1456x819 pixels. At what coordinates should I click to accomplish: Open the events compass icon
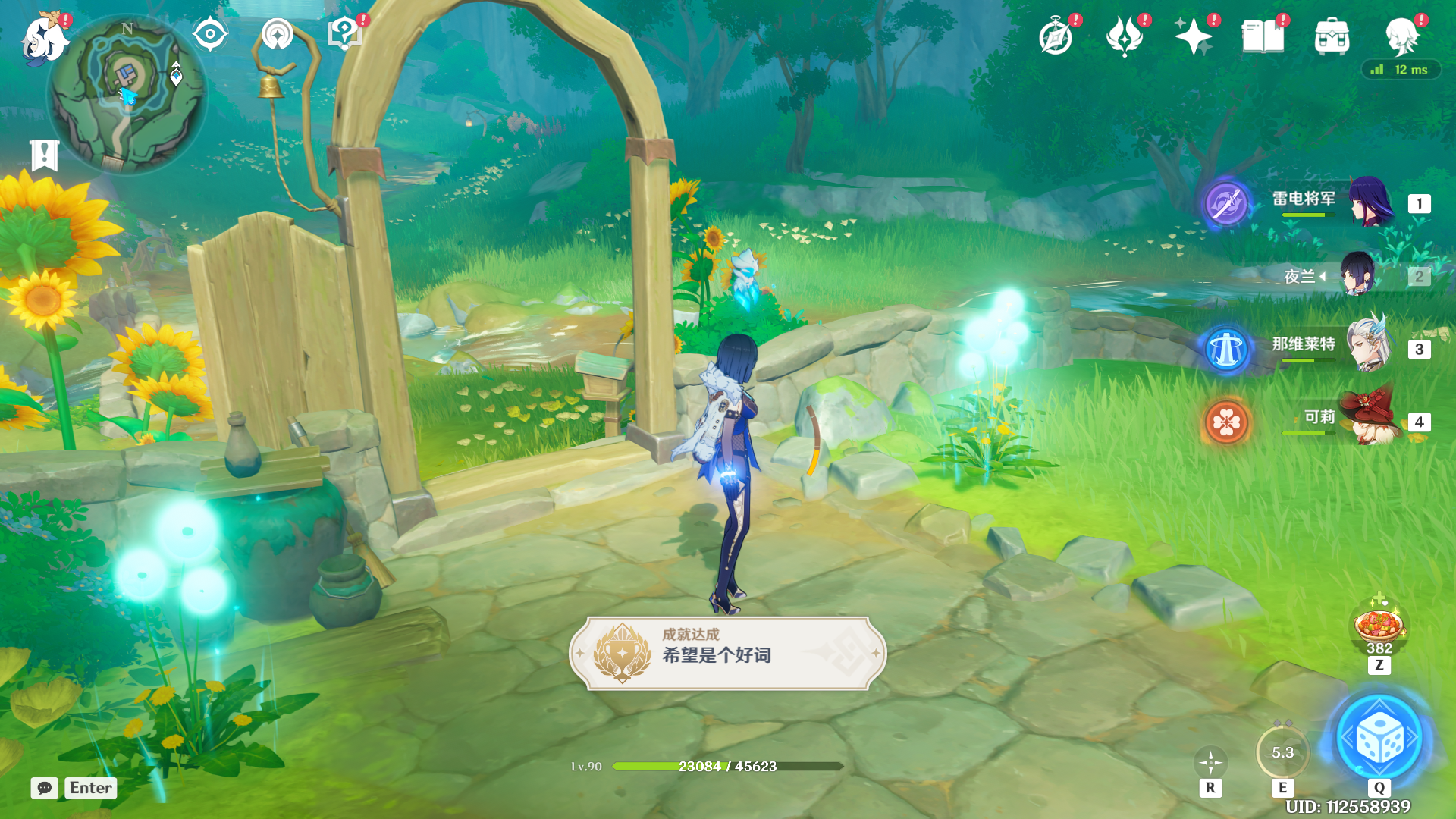coord(1056,36)
